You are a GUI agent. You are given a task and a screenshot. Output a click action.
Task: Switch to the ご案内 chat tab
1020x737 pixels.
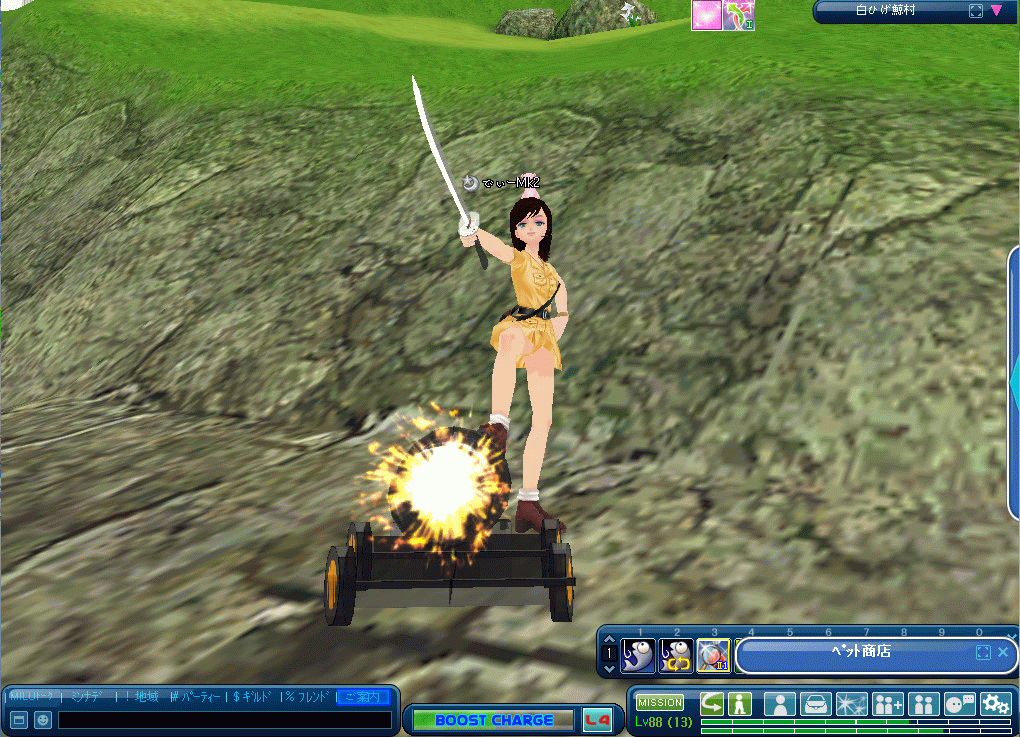coord(364,696)
